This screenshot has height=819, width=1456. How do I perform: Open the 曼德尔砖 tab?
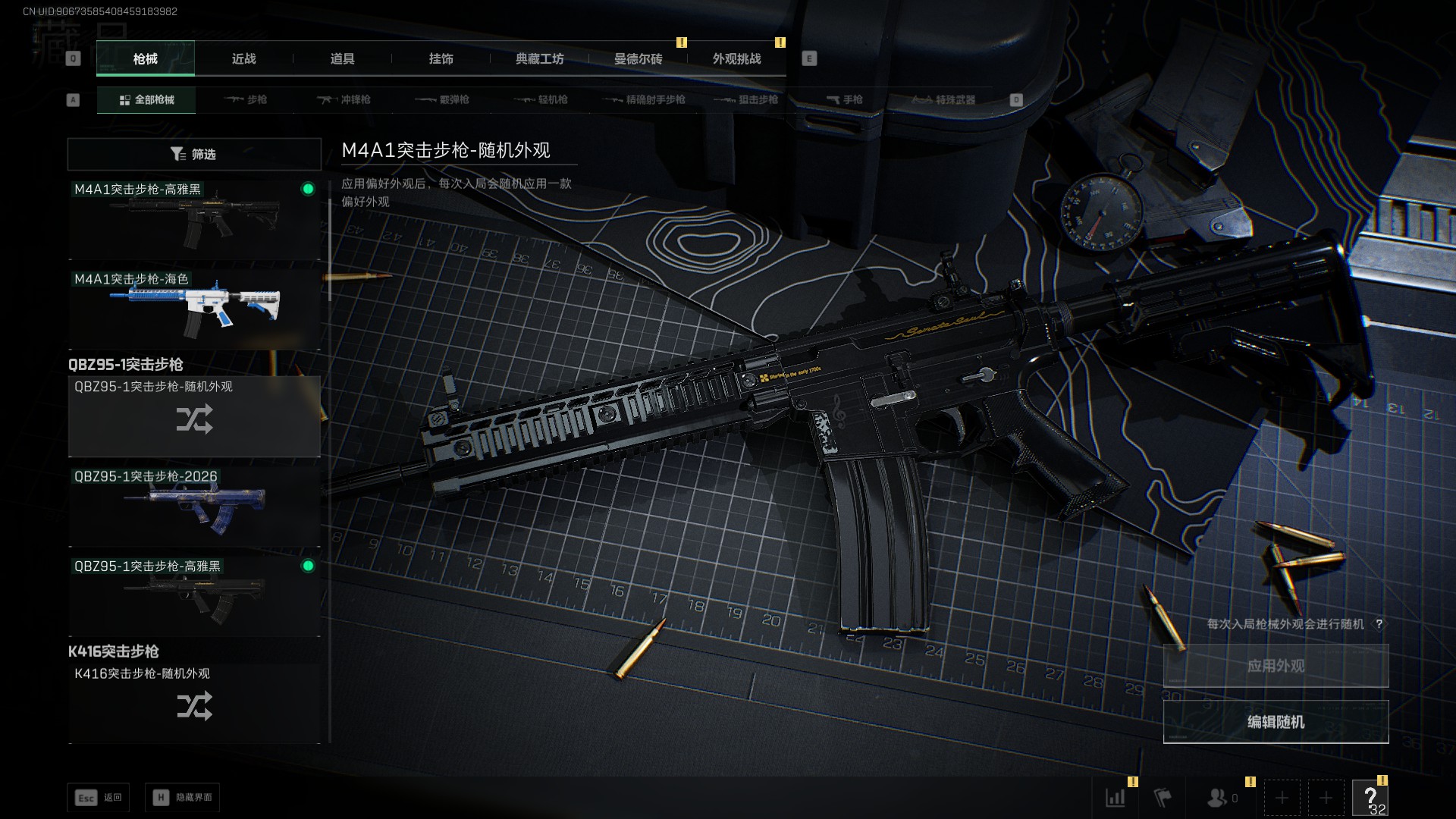coord(638,59)
